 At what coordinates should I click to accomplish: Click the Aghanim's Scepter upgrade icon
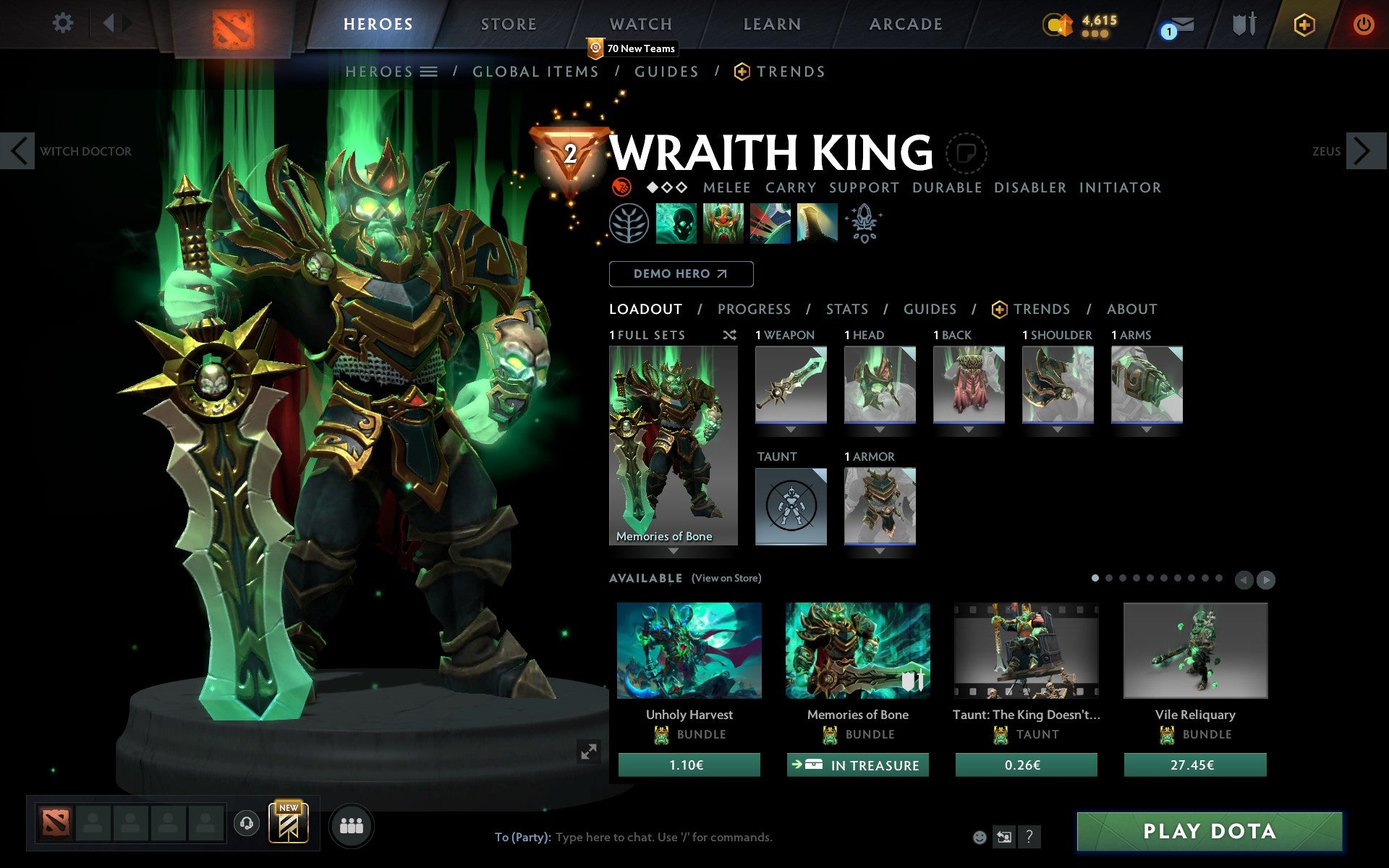(864, 224)
